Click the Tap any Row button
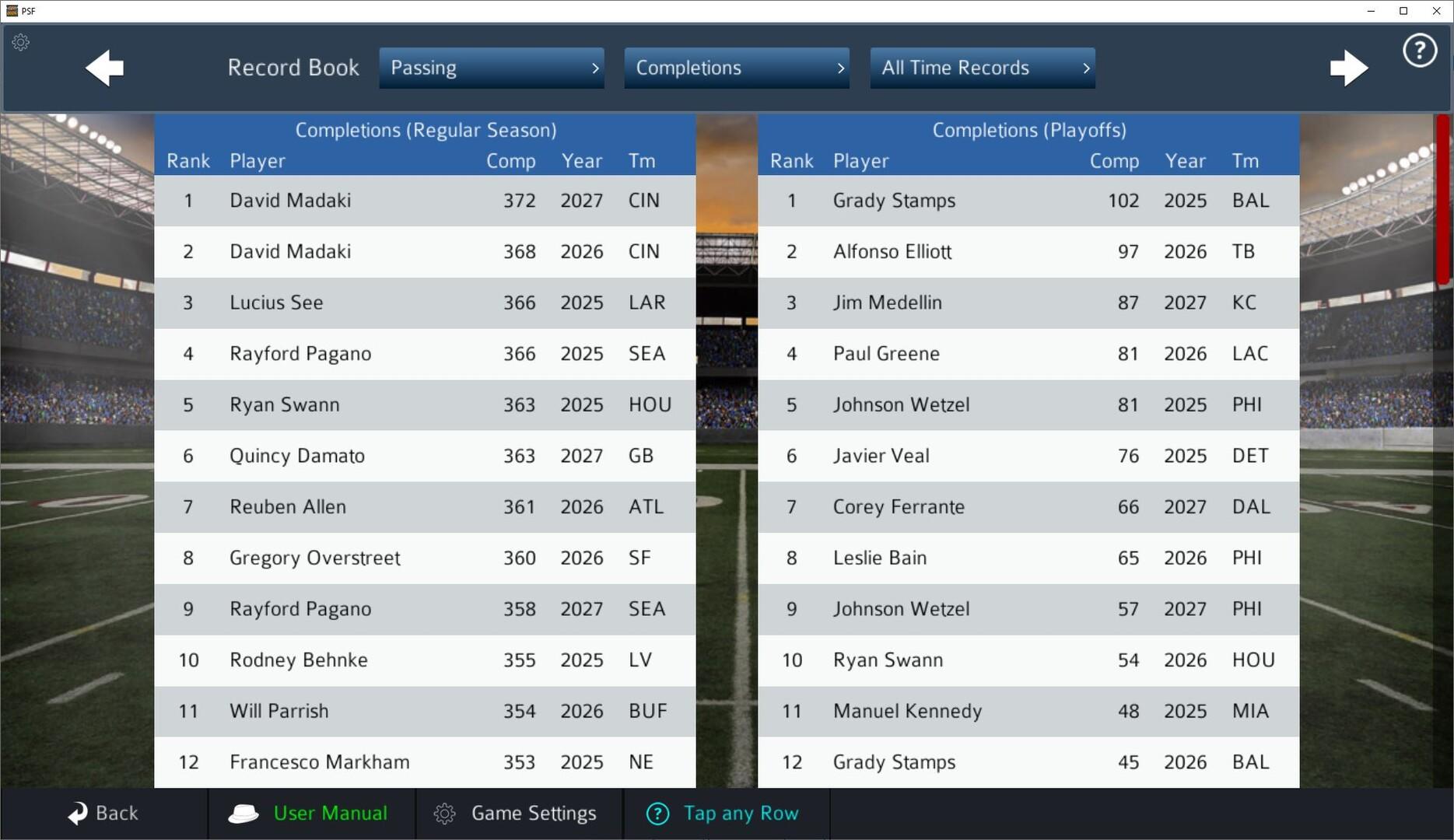This screenshot has height=840, width=1454. pyautogui.click(x=723, y=813)
